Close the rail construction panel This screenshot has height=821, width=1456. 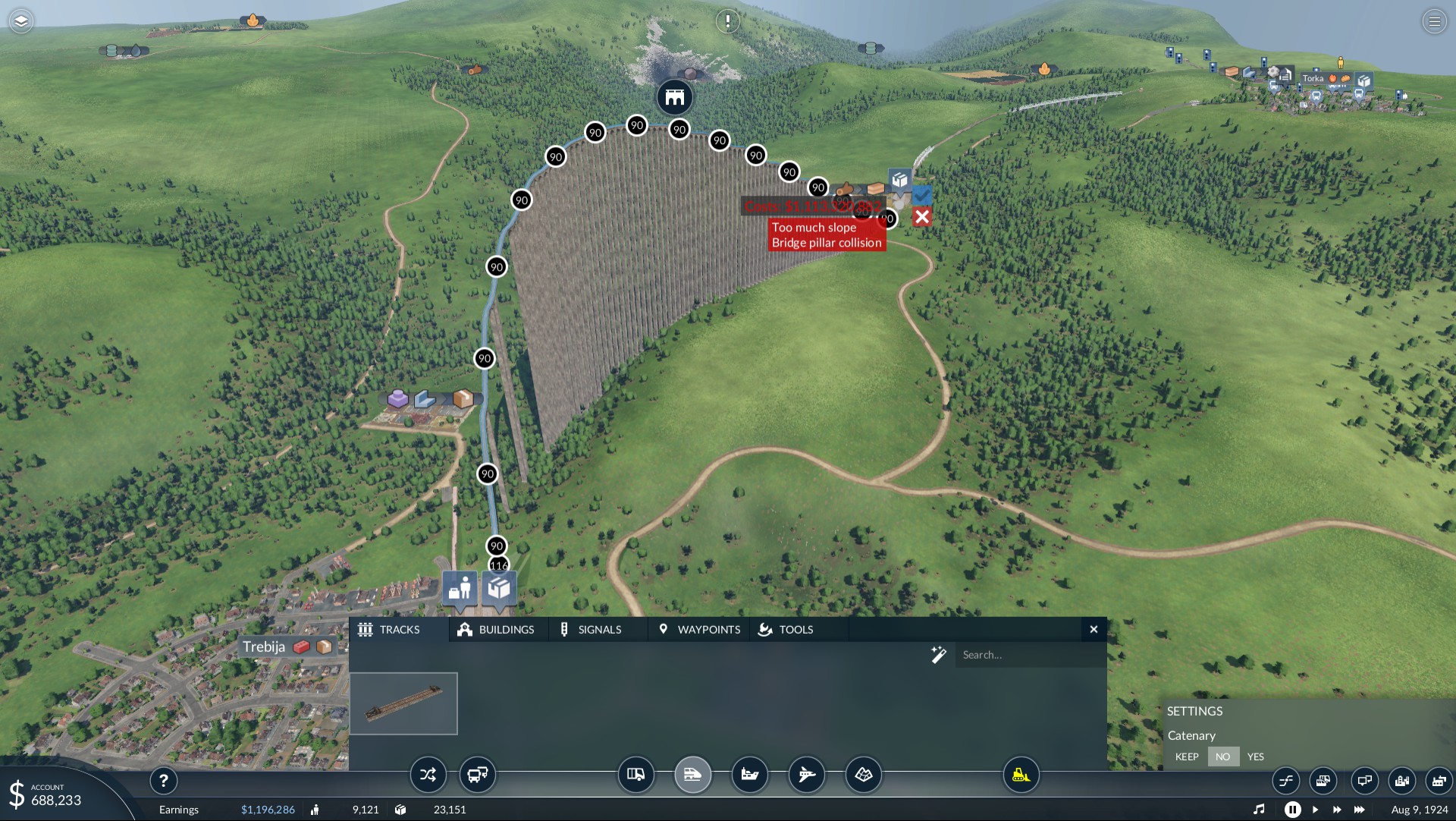coord(1094,630)
